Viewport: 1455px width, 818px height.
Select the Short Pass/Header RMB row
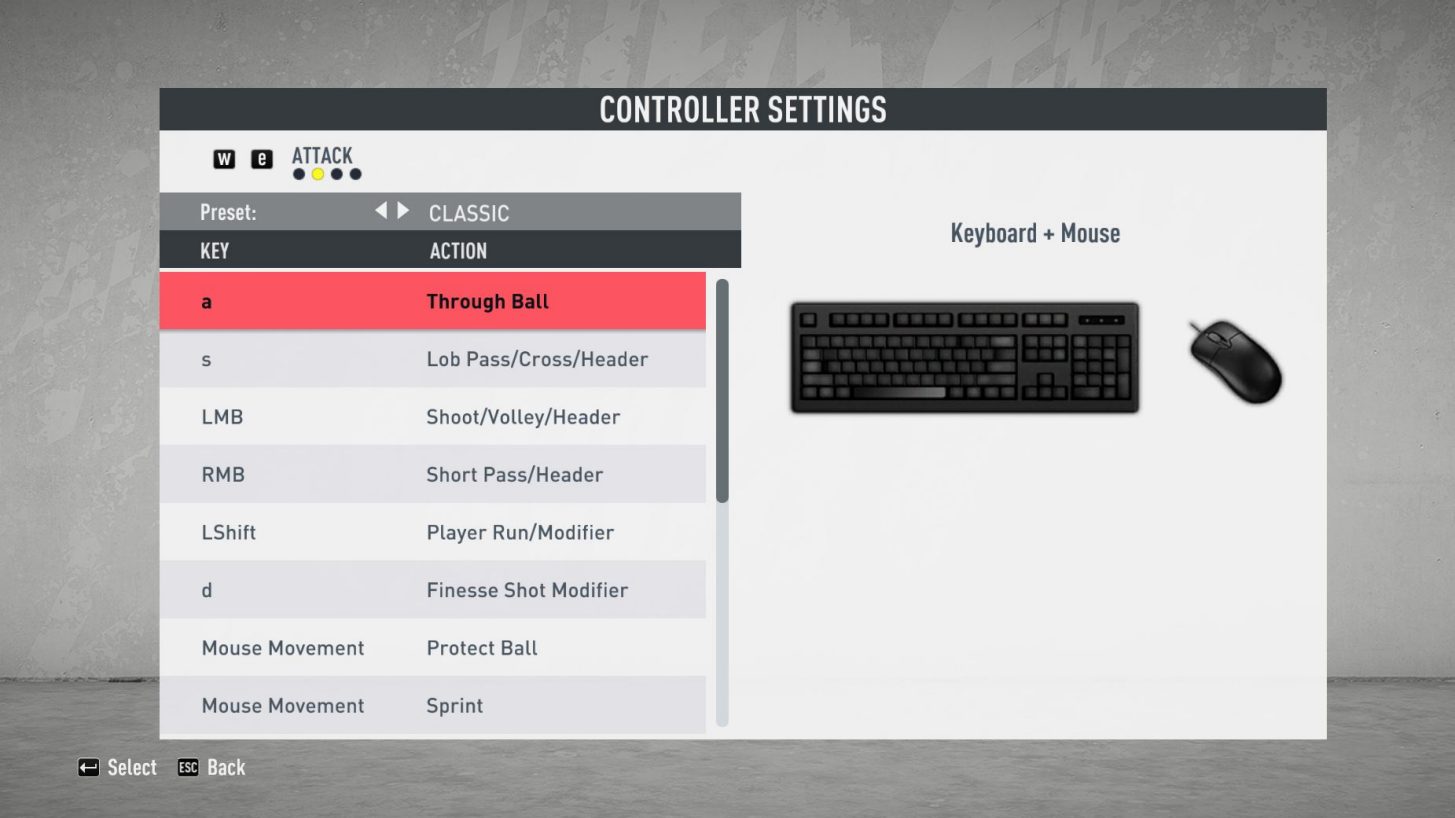(432, 474)
